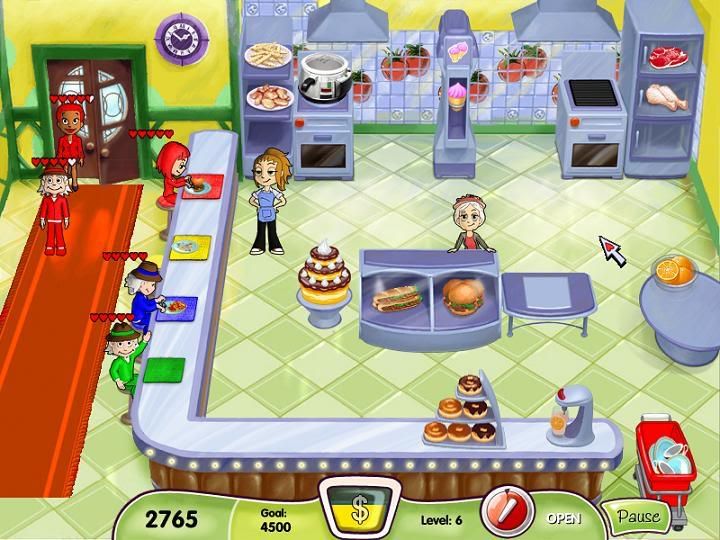This screenshot has height=540, width=720.
Task: Click the dollar sign cash register icon
Action: pyautogui.click(x=359, y=508)
